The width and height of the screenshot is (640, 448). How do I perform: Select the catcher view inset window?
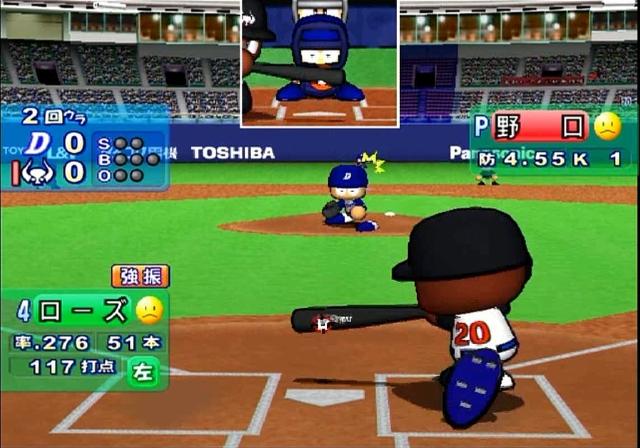pos(320,63)
